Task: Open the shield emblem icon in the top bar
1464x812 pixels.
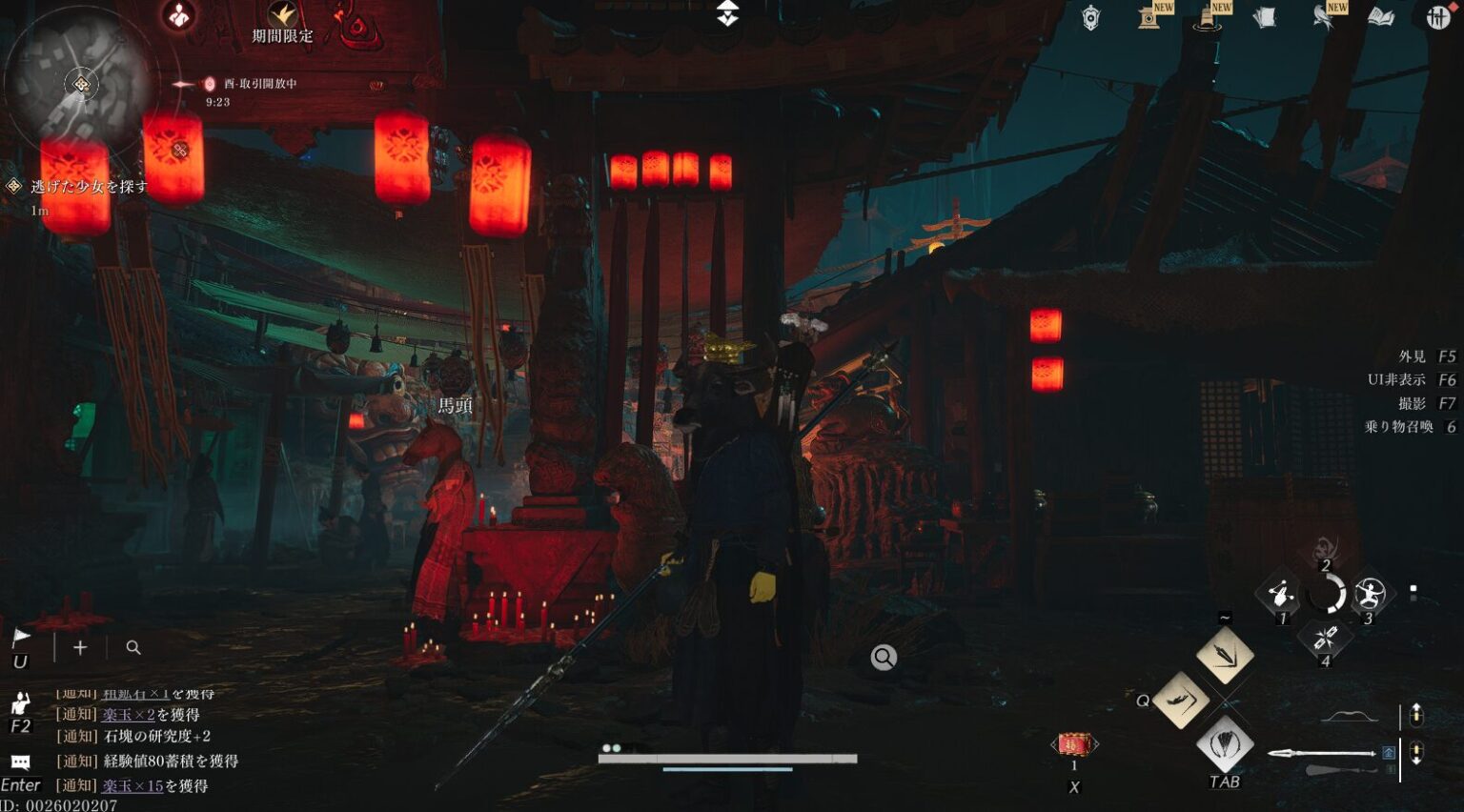Action: (x=1091, y=17)
